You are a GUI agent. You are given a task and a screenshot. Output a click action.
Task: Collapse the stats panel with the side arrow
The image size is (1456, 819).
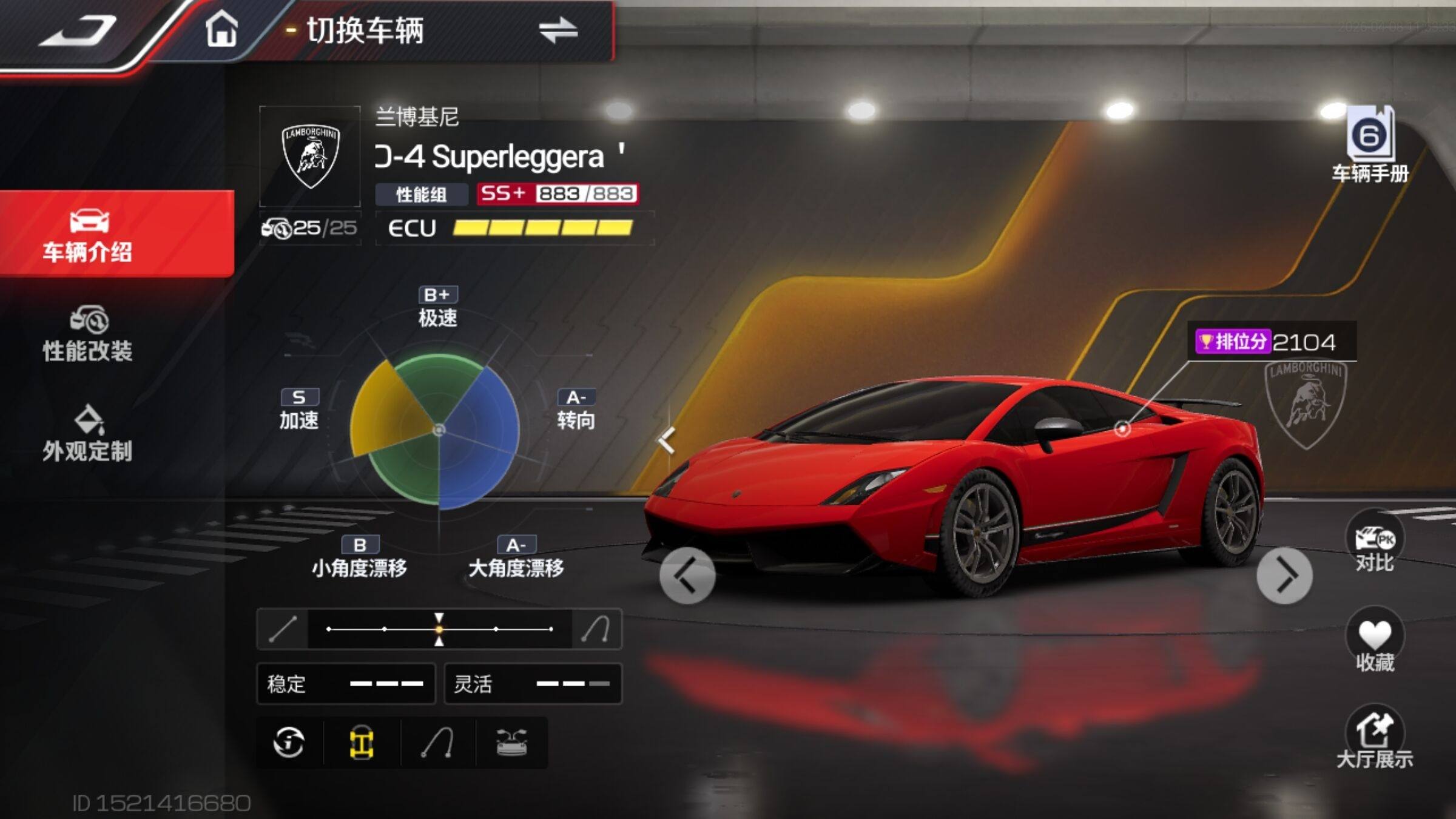[667, 440]
